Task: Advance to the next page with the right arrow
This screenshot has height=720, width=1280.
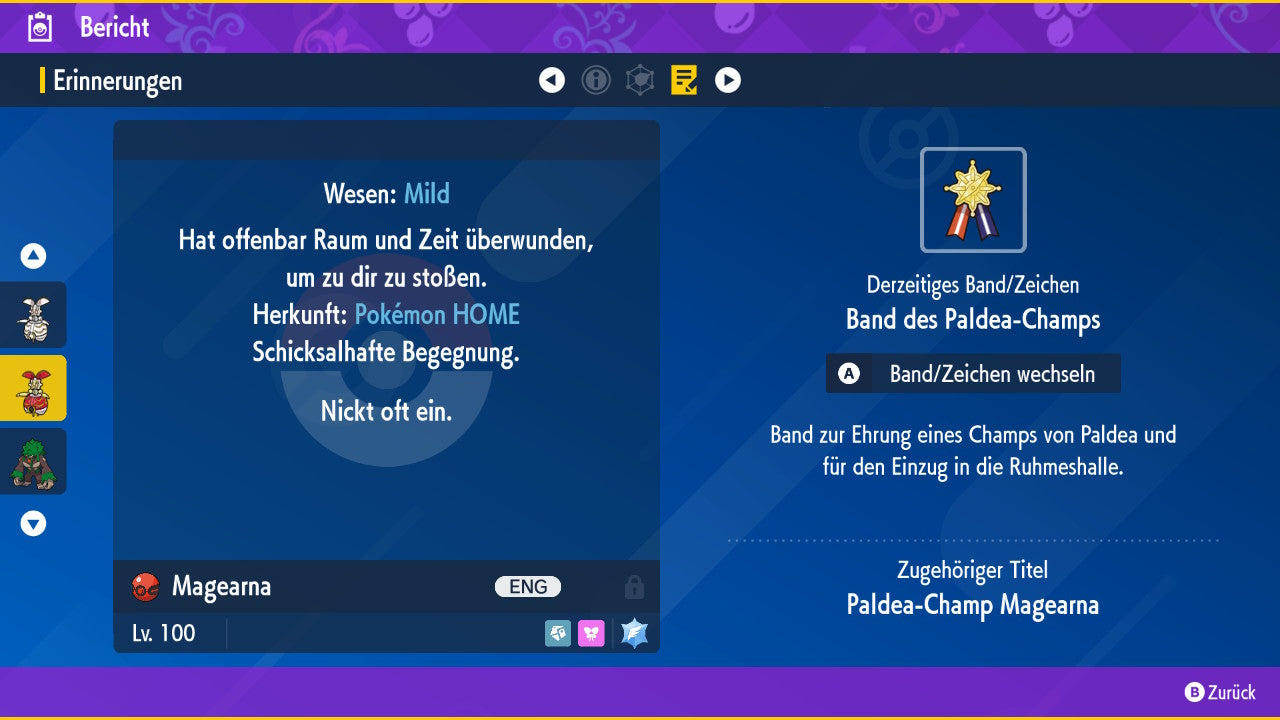Action: pos(727,80)
